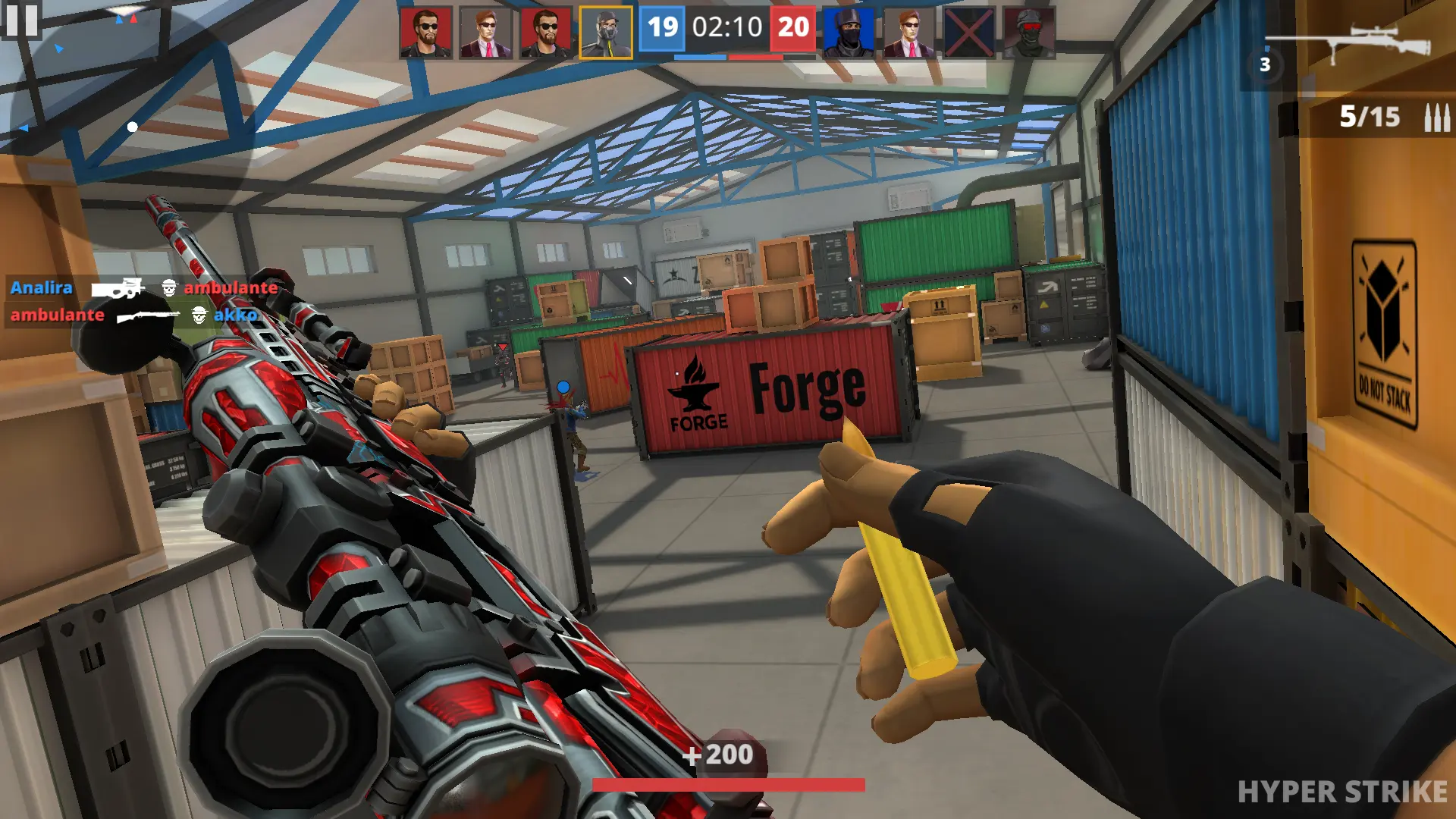
Task: Click the rifle icon in second kill entry
Action: tap(149, 316)
